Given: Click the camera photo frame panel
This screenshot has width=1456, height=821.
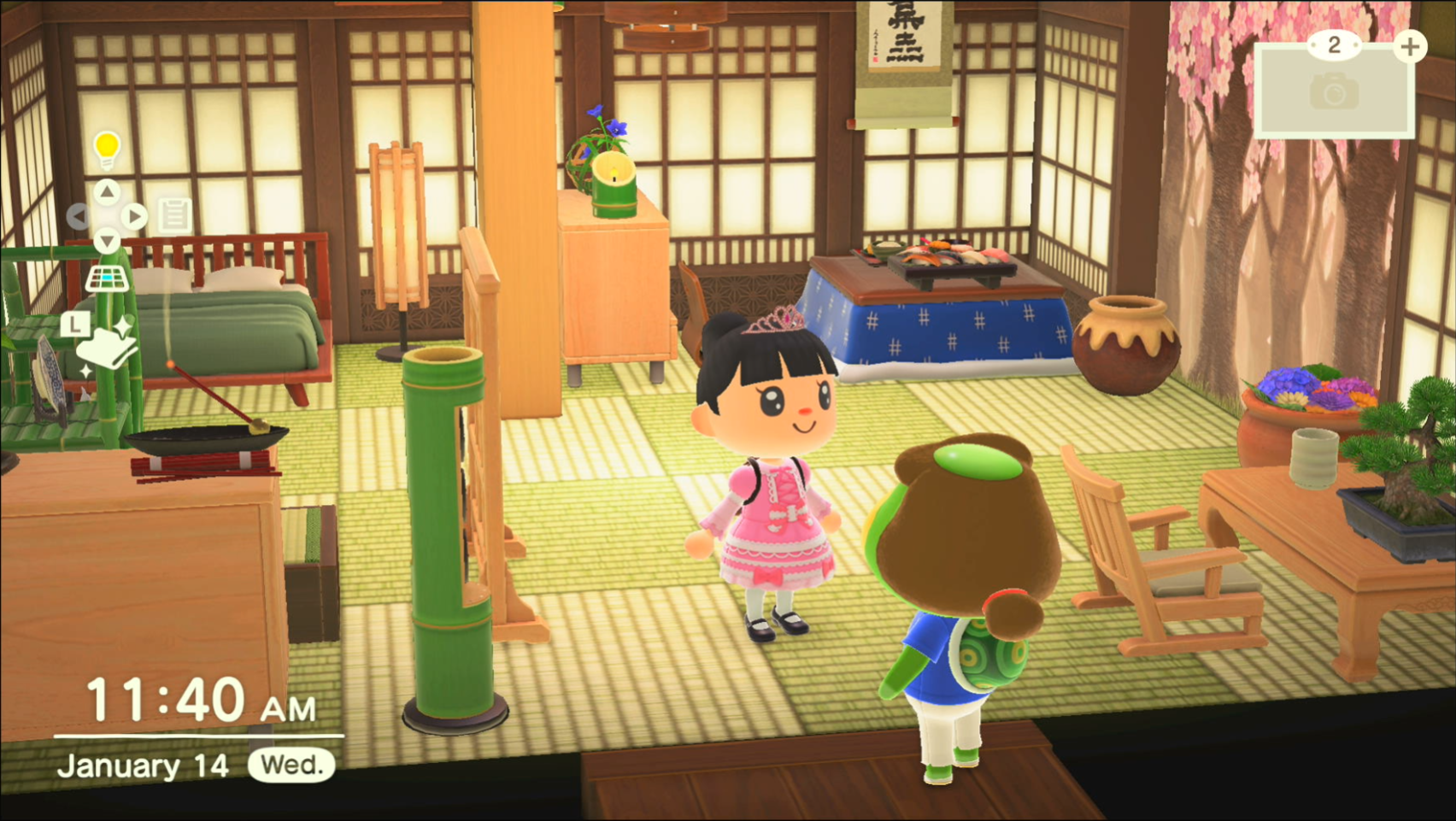Looking at the screenshot, I should coord(1333,92).
